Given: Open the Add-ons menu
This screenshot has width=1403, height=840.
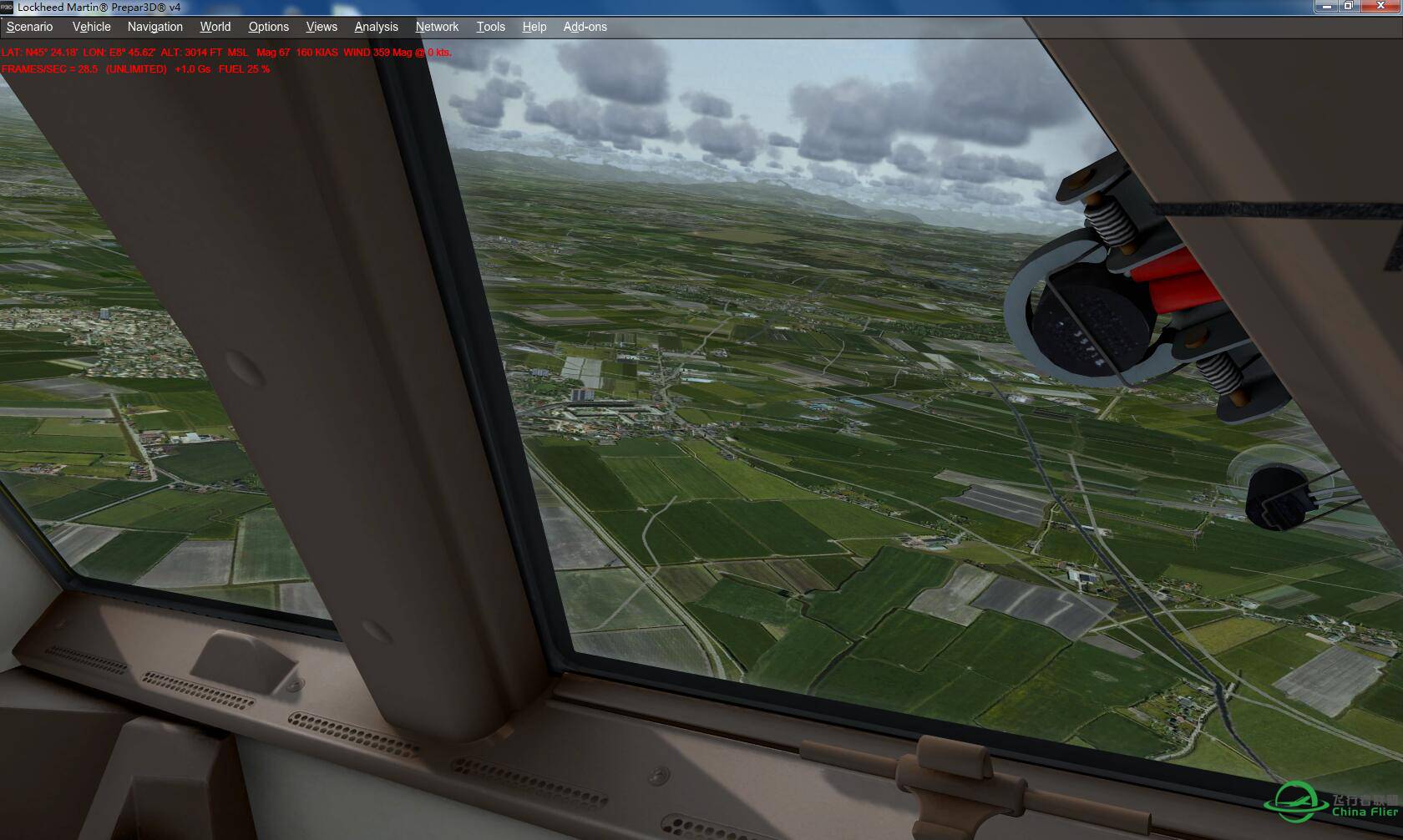Looking at the screenshot, I should [585, 27].
